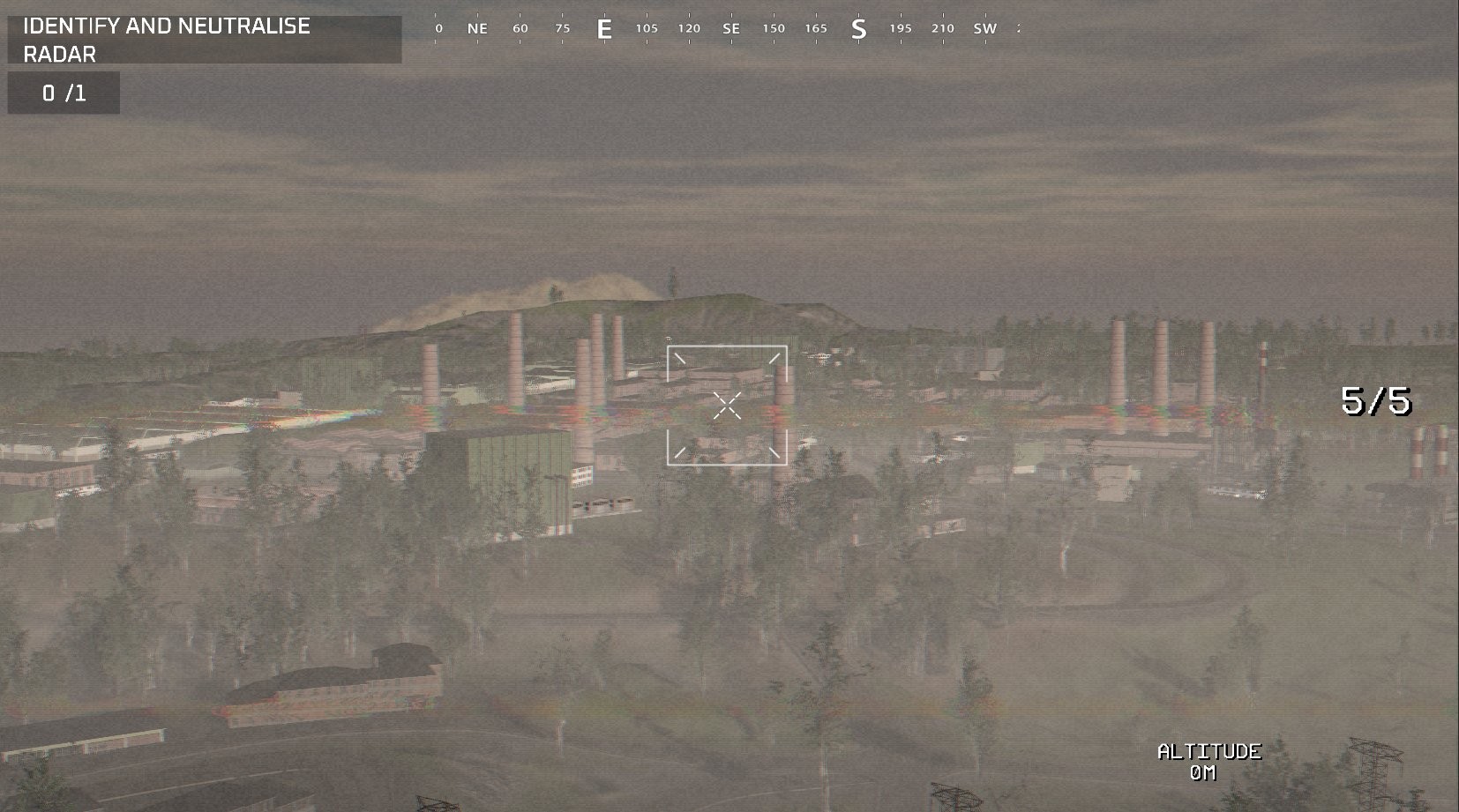Click the 75 tick on the heading strip
Viewport: 1459px width, 812px height.
562,27
